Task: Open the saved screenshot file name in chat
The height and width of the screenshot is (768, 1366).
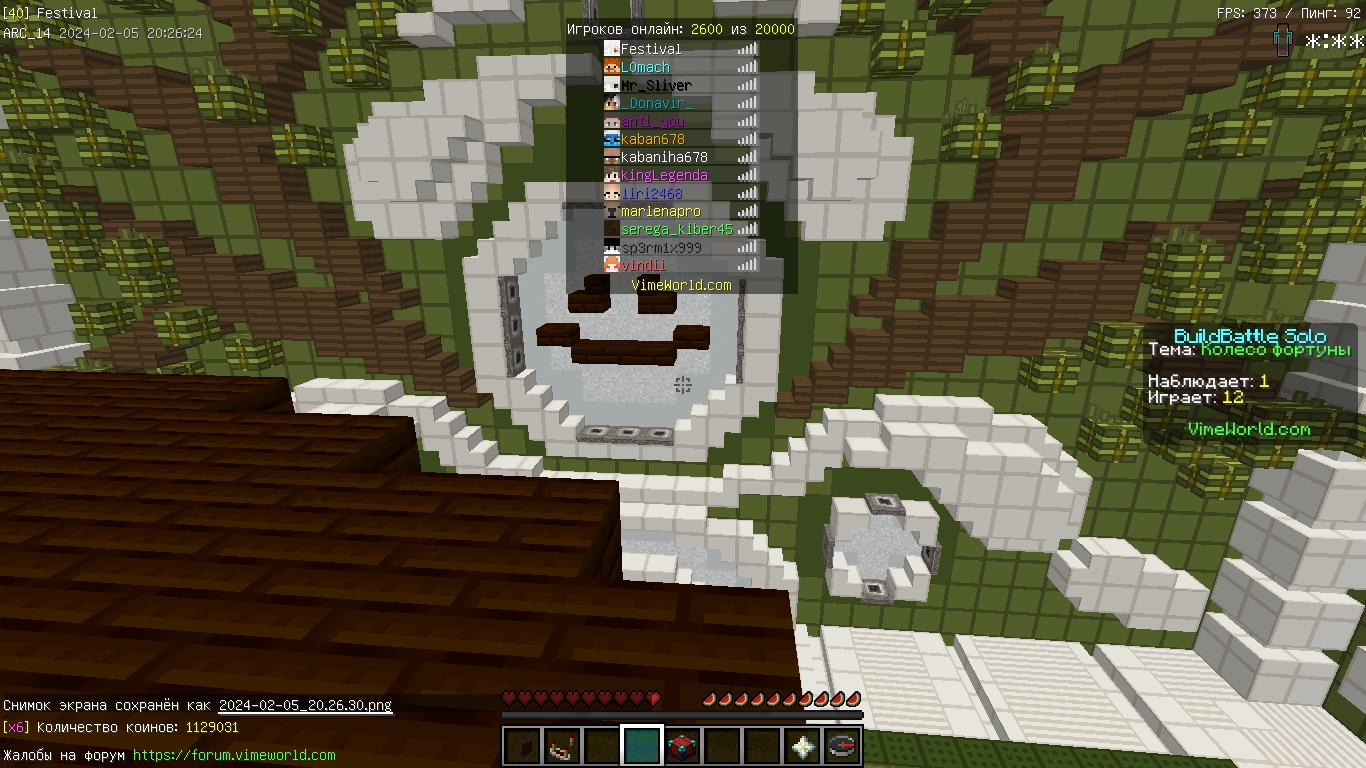Action: coord(305,705)
